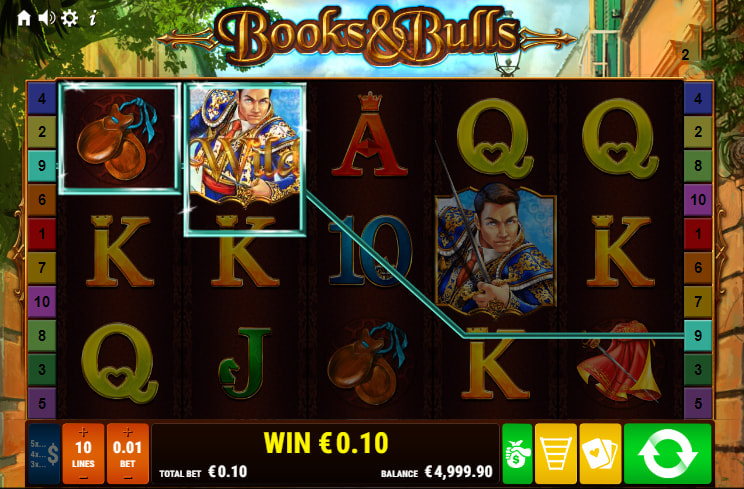Raise the bet amount with plus
This screenshot has height=489, width=744.
(x=127, y=431)
